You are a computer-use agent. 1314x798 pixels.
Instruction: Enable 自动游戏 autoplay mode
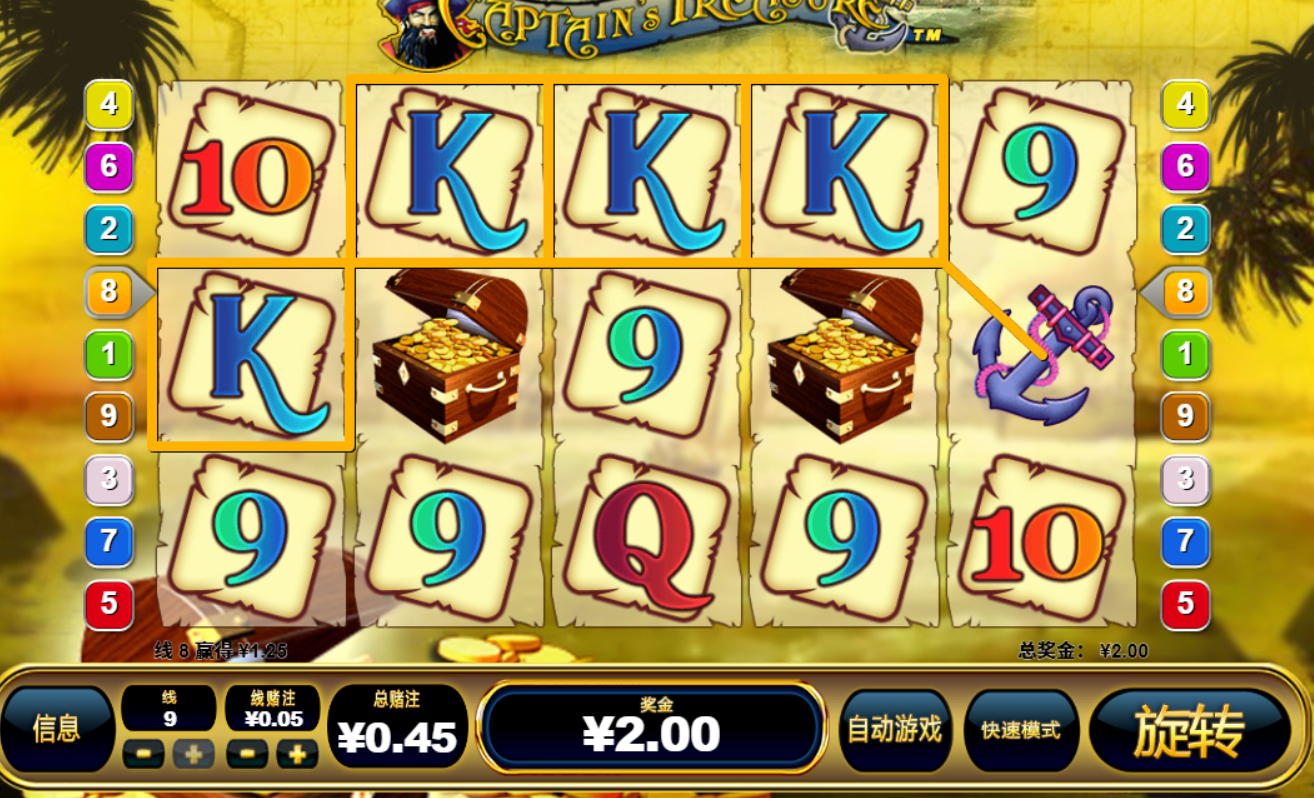[x=896, y=732]
